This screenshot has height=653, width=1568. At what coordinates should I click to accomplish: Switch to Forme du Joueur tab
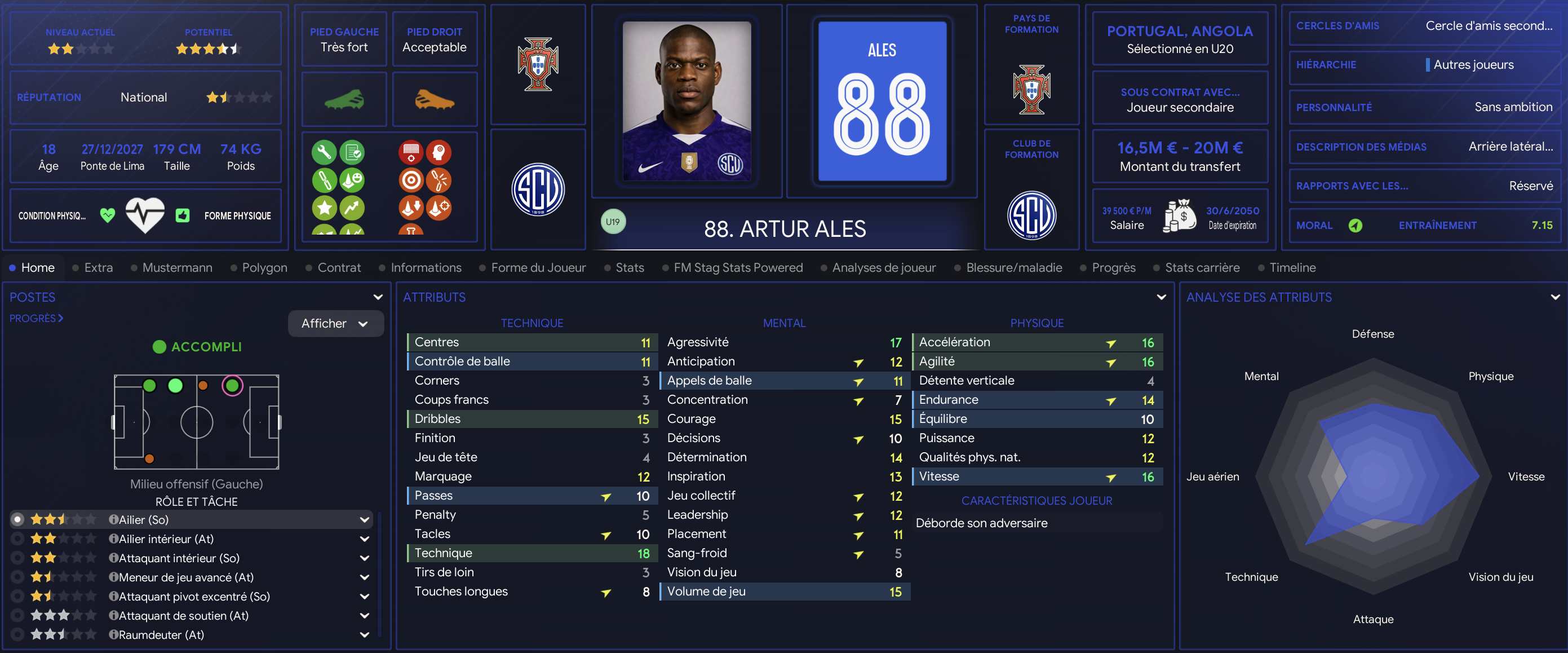click(x=538, y=267)
